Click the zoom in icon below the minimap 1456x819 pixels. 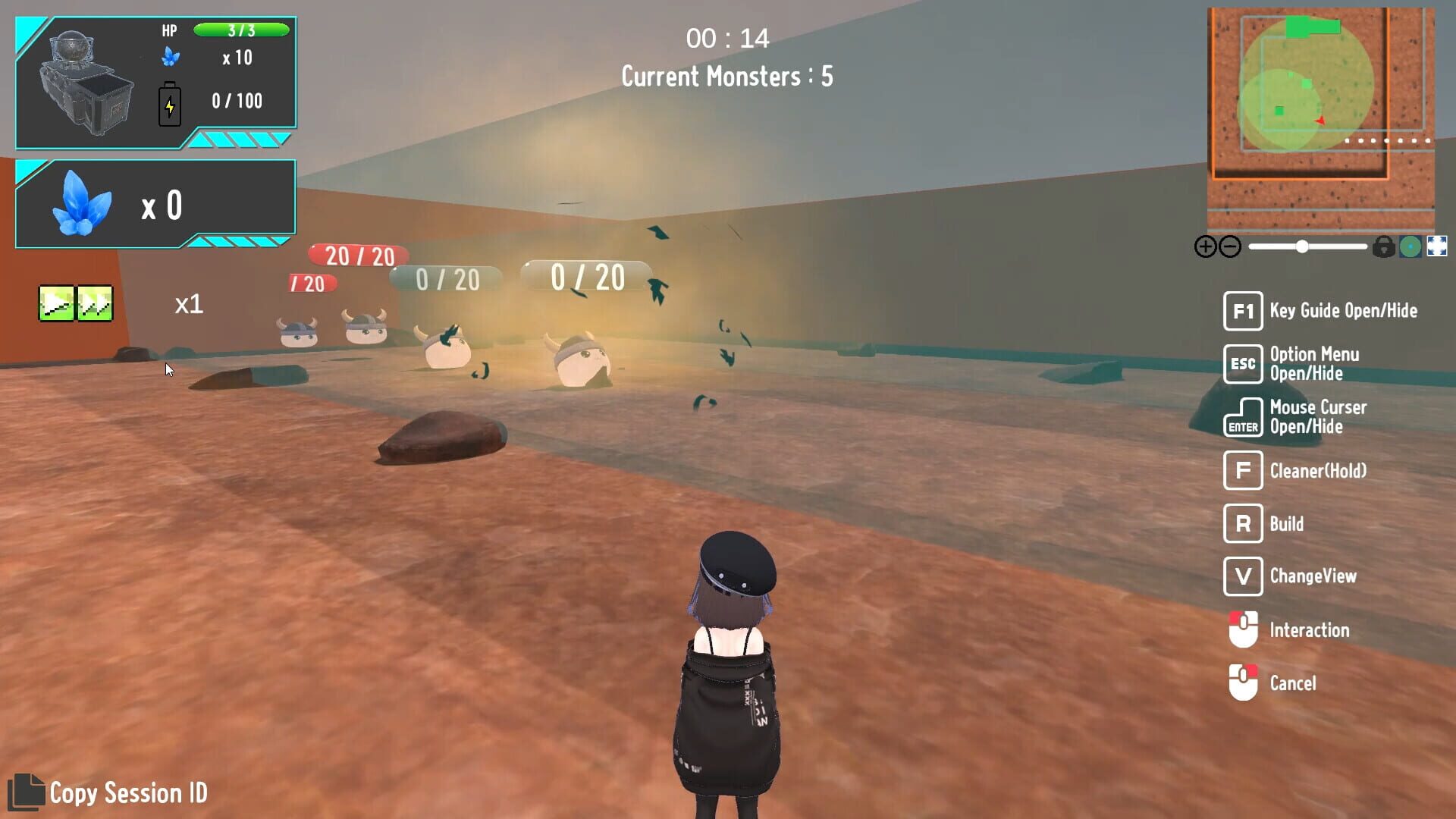pyautogui.click(x=1206, y=246)
